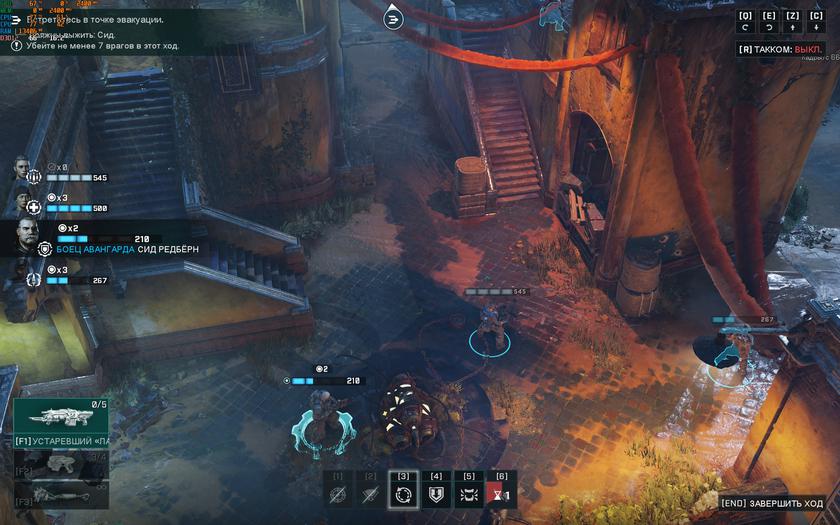Select the reload ability in slot 3

click(x=403, y=493)
